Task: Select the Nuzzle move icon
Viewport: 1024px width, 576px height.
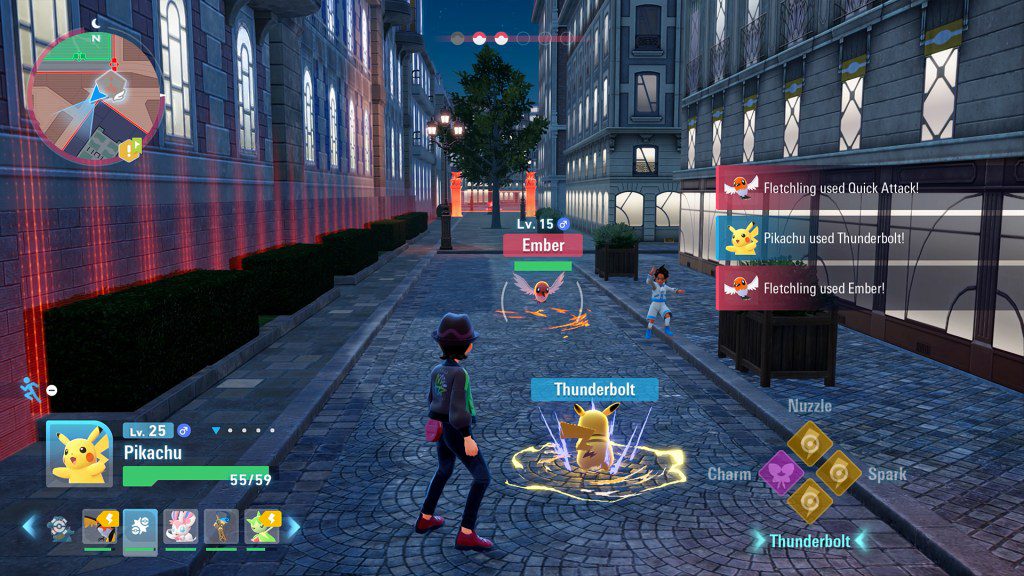Action: [808, 442]
